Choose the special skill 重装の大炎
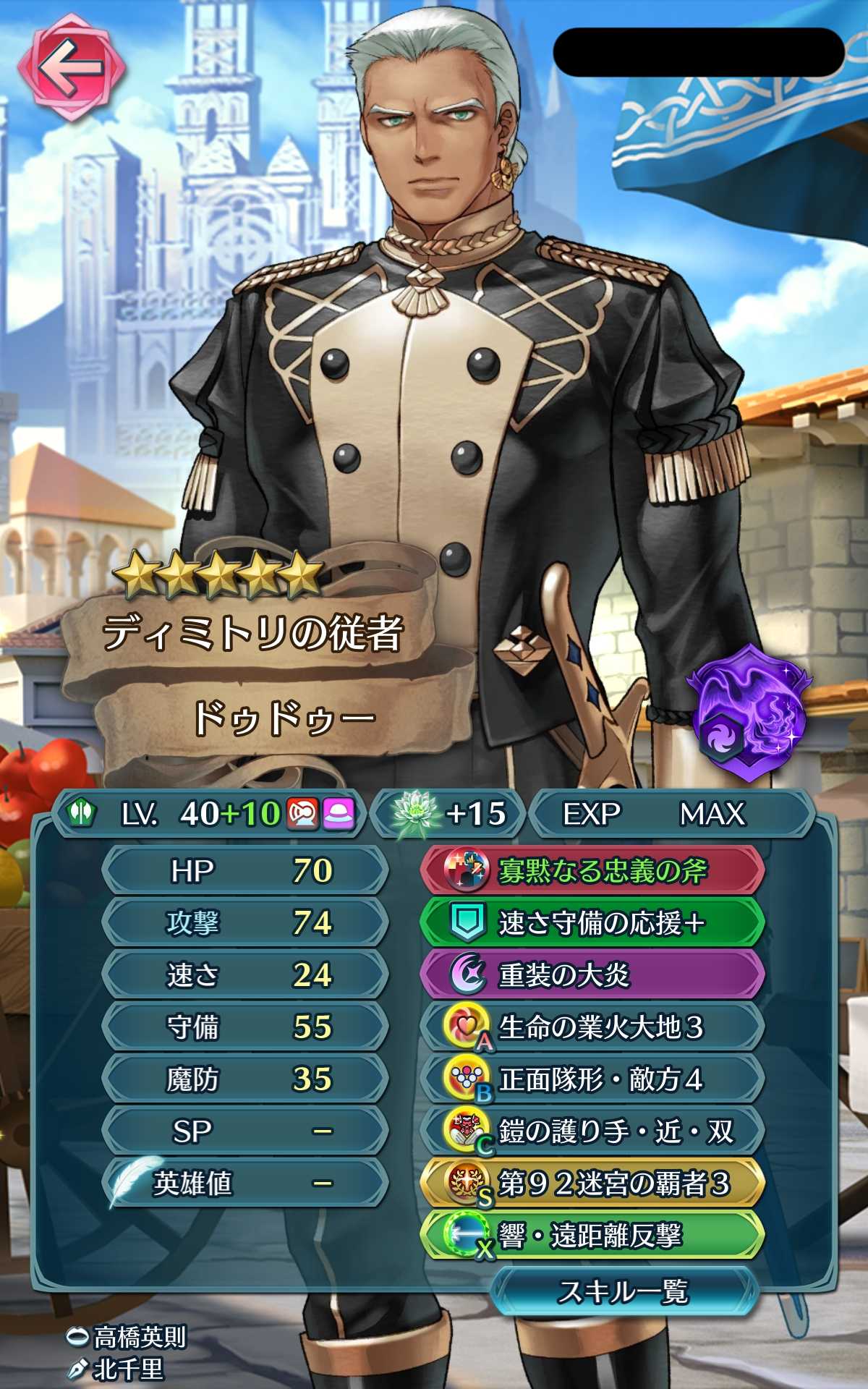Image resolution: width=868 pixels, height=1389 pixels. click(592, 974)
